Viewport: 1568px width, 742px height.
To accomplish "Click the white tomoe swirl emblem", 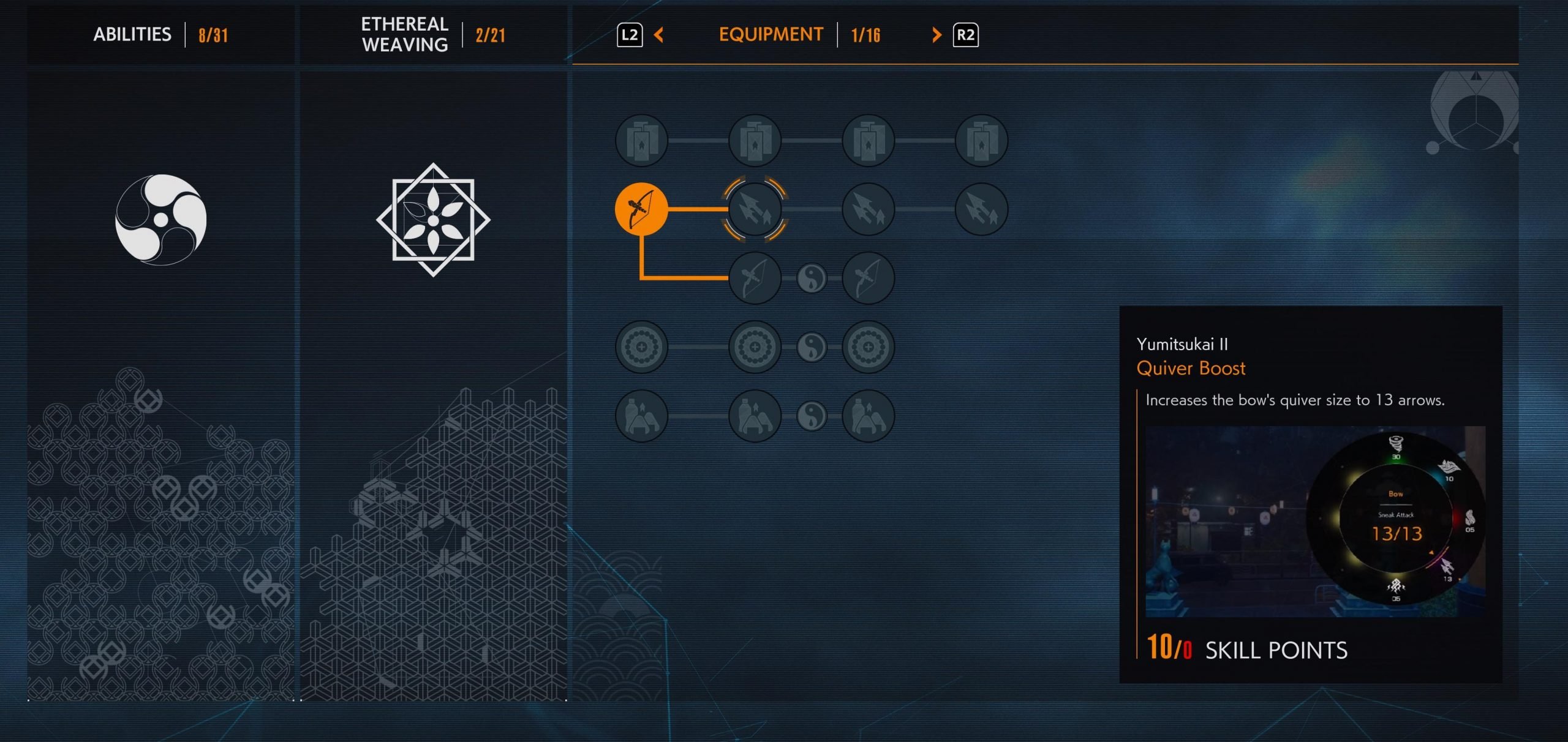I will click(161, 220).
